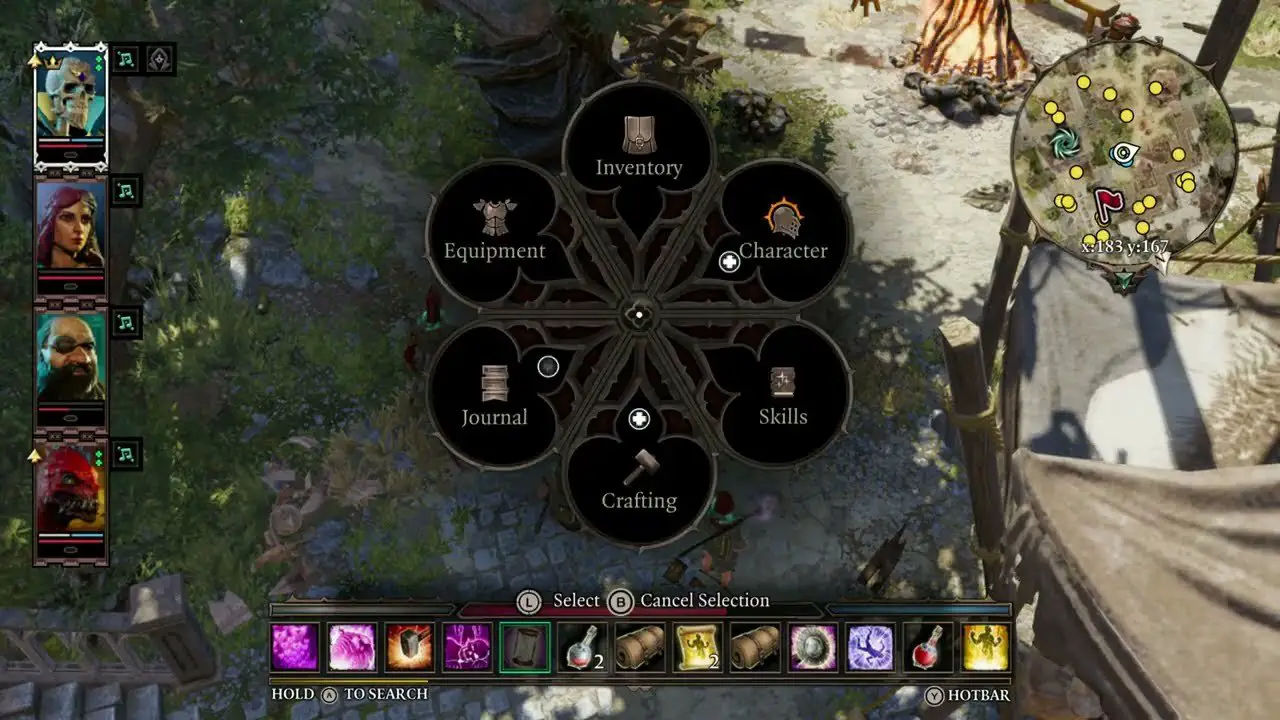Open the Journal

pyautogui.click(x=494, y=398)
